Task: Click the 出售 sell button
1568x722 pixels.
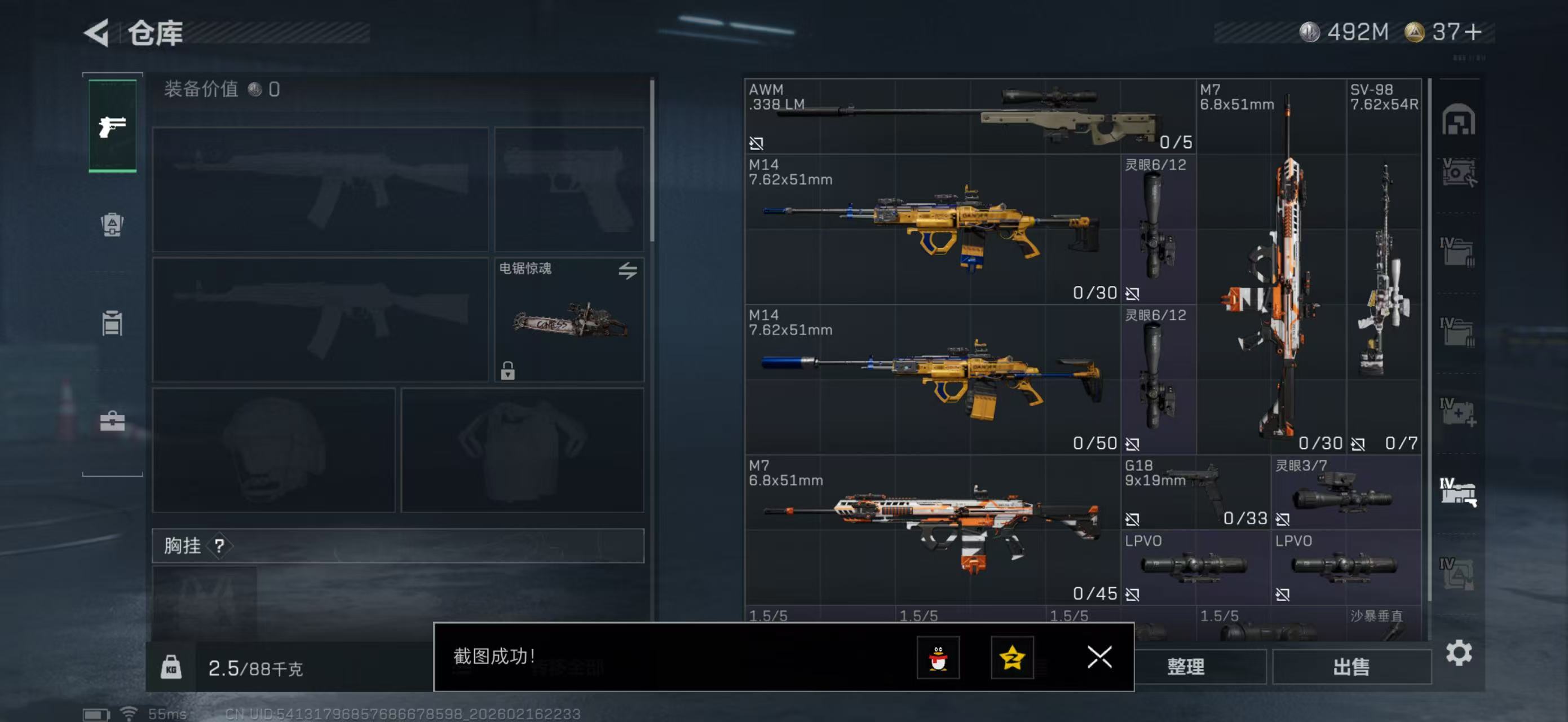Action: (1351, 667)
